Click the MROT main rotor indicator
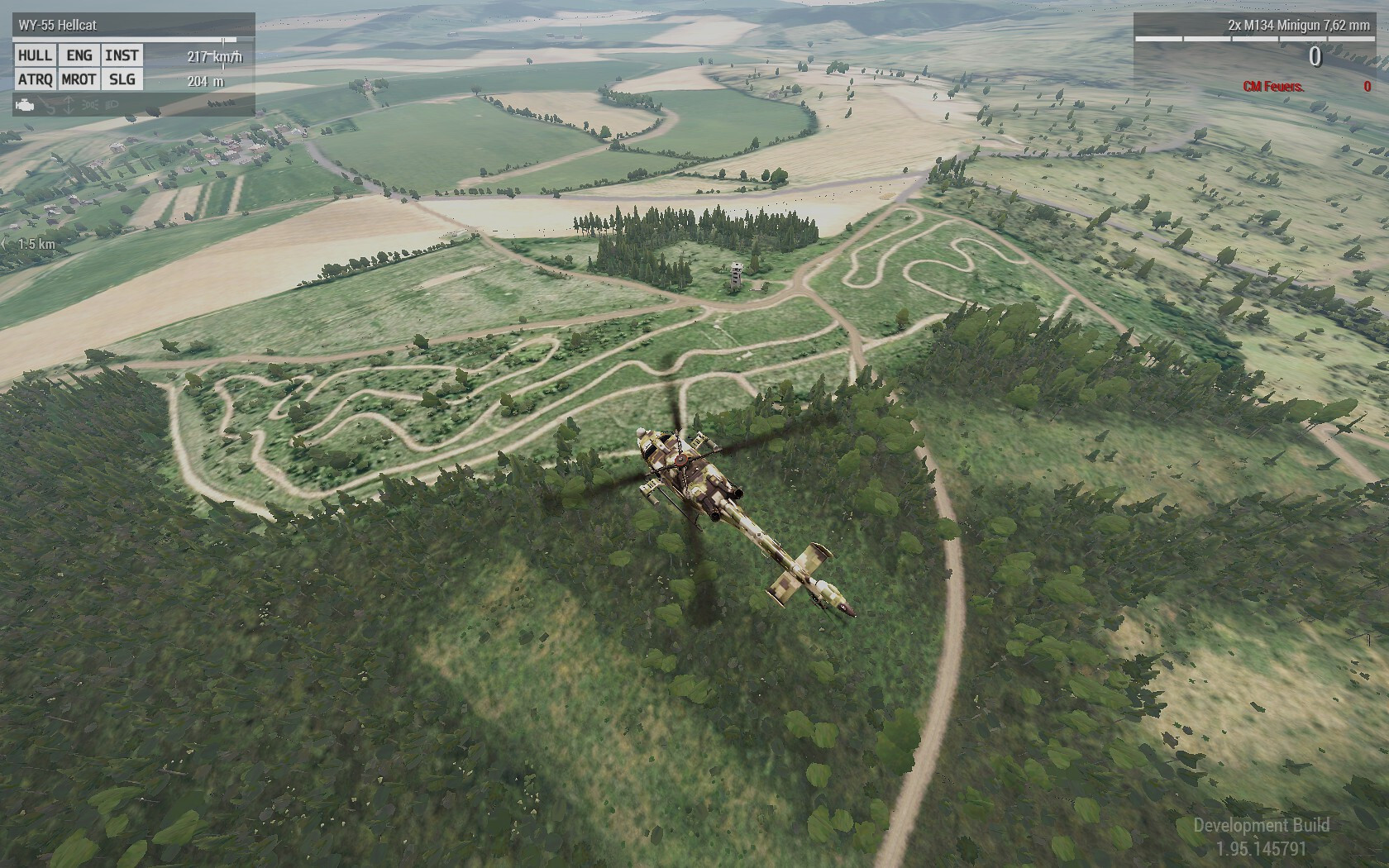This screenshot has width=1389, height=868. click(79, 79)
